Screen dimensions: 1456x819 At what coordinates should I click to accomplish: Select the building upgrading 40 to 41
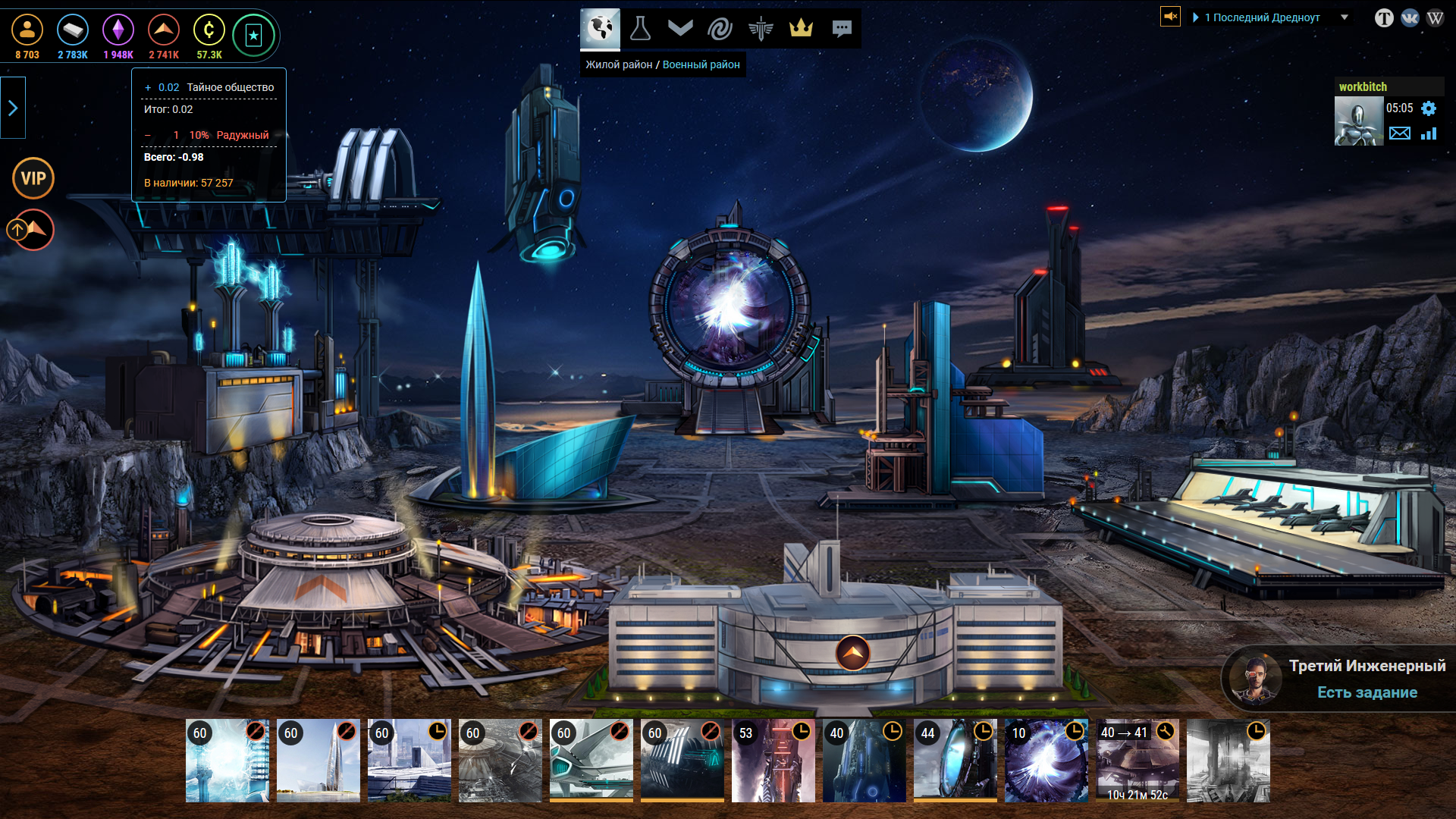click(x=1137, y=761)
